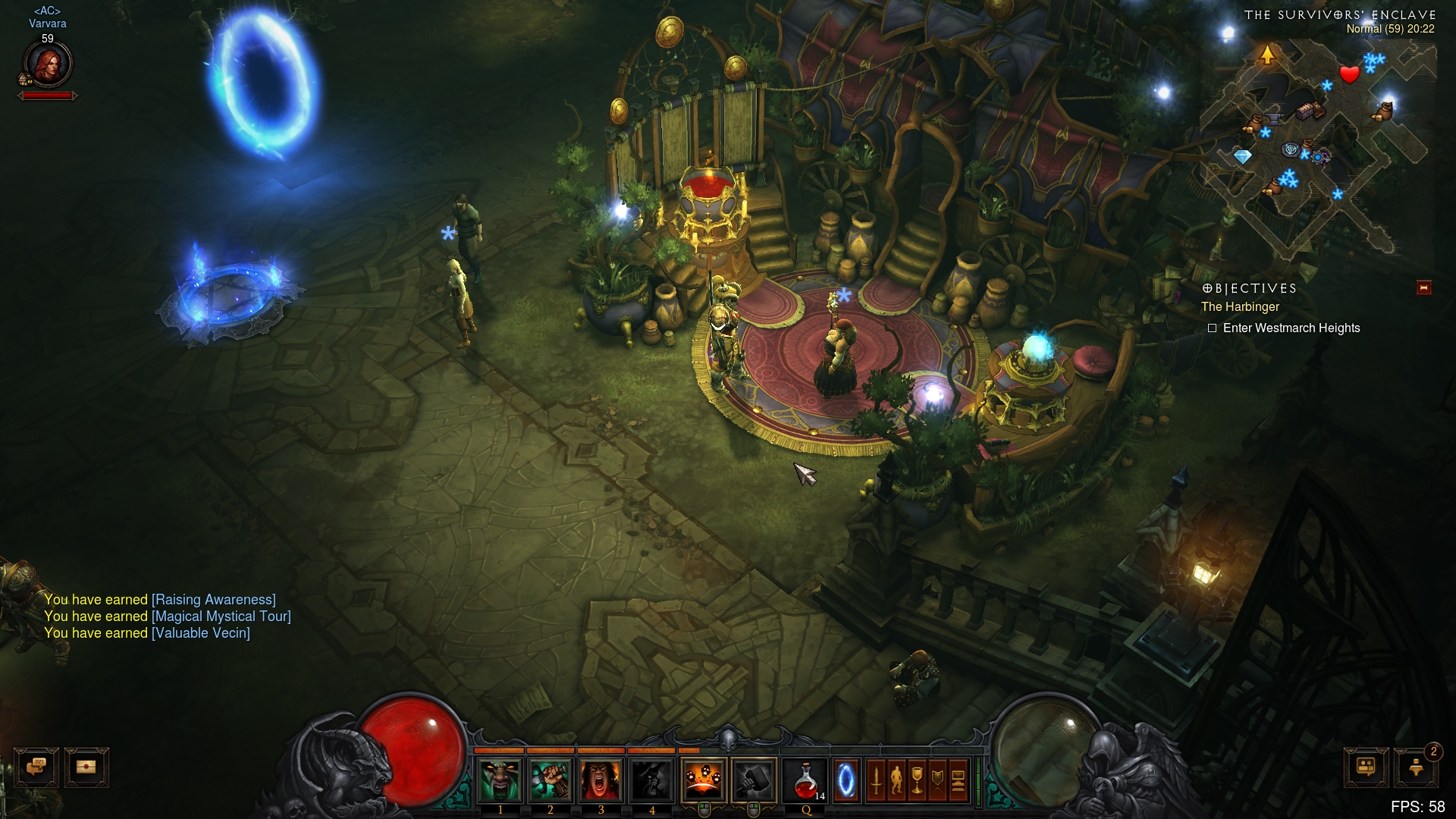Open the inventory with the character figure icon
The width and height of the screenshot is (1456, 819).
896,780
